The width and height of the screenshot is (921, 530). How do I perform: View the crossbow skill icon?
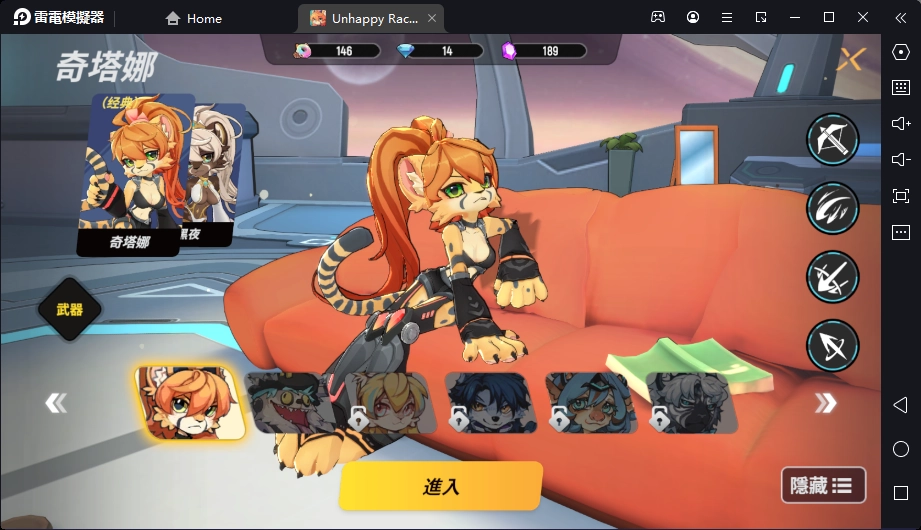click(x=832, y=139)
